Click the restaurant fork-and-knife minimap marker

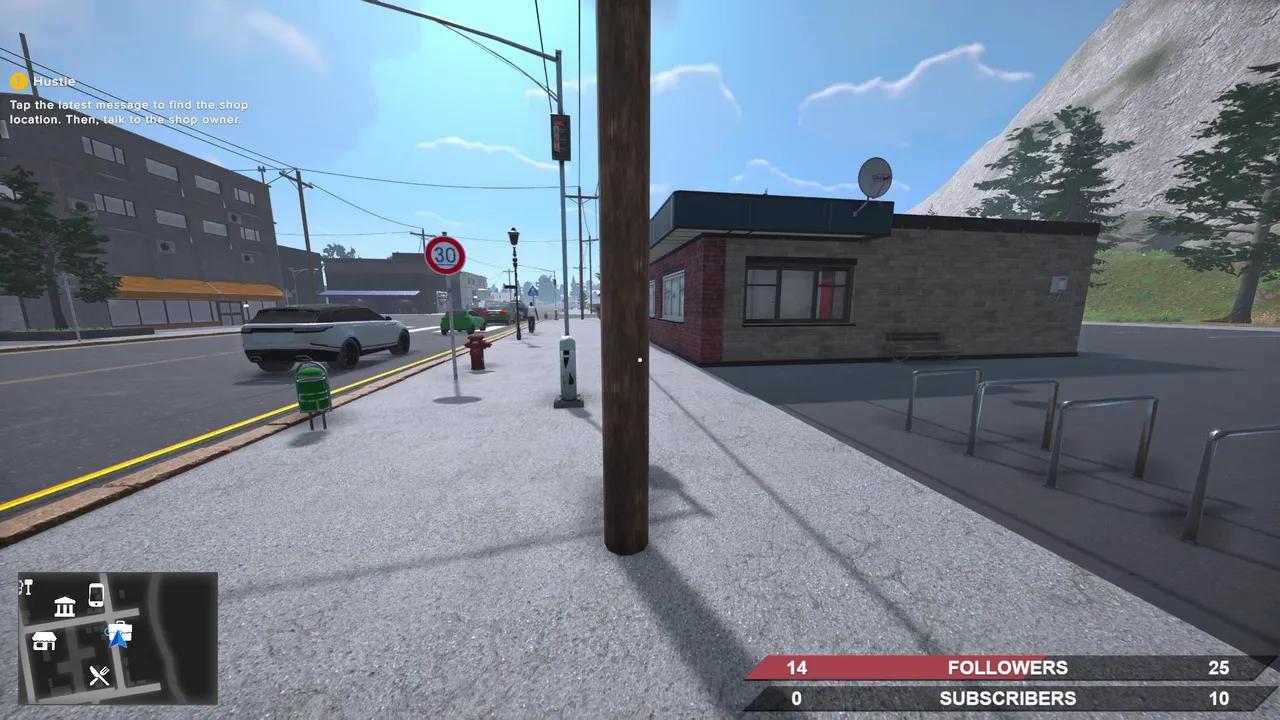click(99, 674)
